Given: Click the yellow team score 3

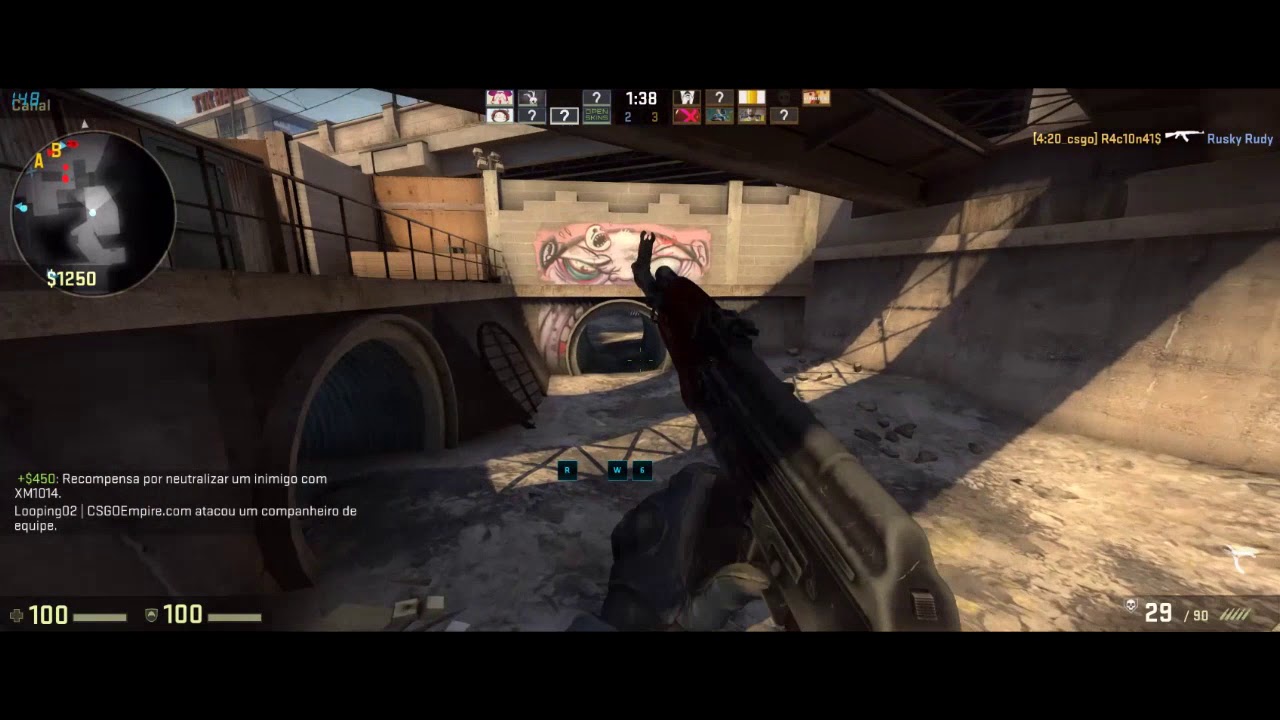Looking at the screenshot, I should (x=656, y=115).
